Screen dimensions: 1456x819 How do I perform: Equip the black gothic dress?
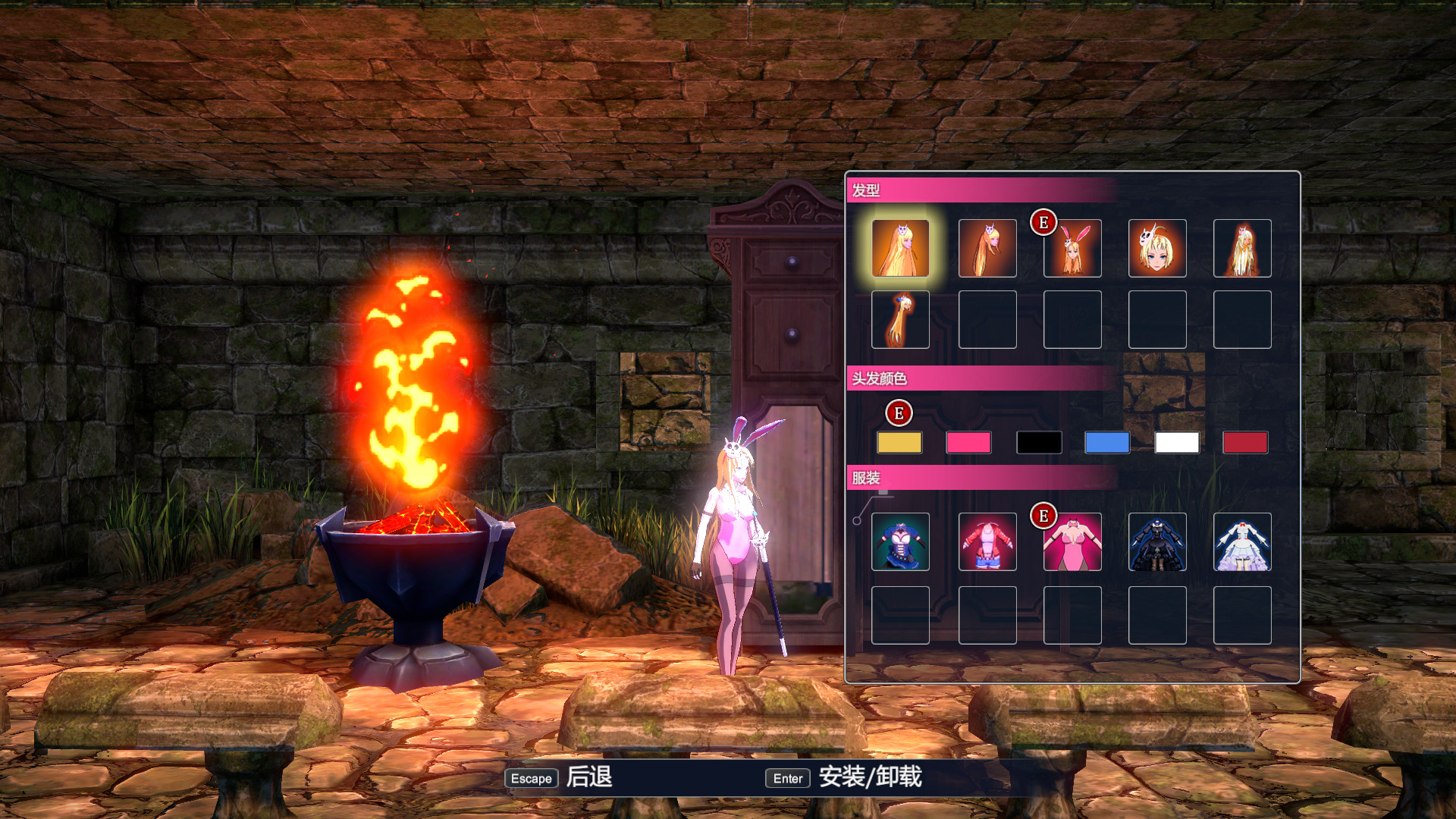pos(1157,541)
